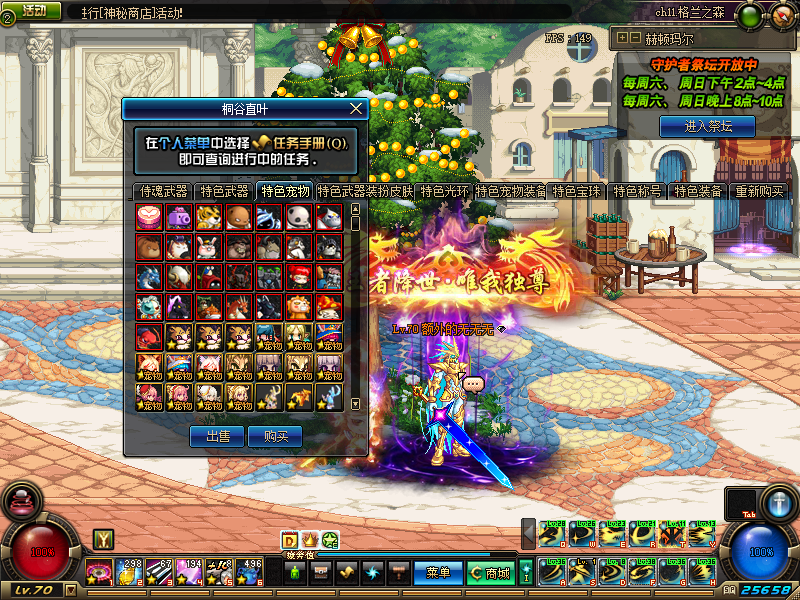The width and height of the screenshot is (800, 600).
Task: Click the 购买 buy button
Action: [276, 436]
